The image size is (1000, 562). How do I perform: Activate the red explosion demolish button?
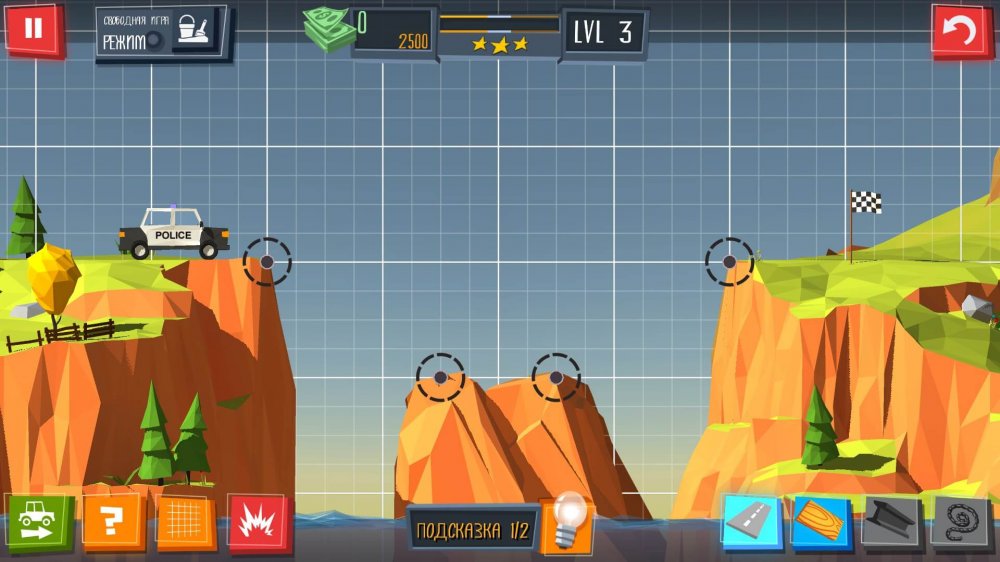pos(258,522)
